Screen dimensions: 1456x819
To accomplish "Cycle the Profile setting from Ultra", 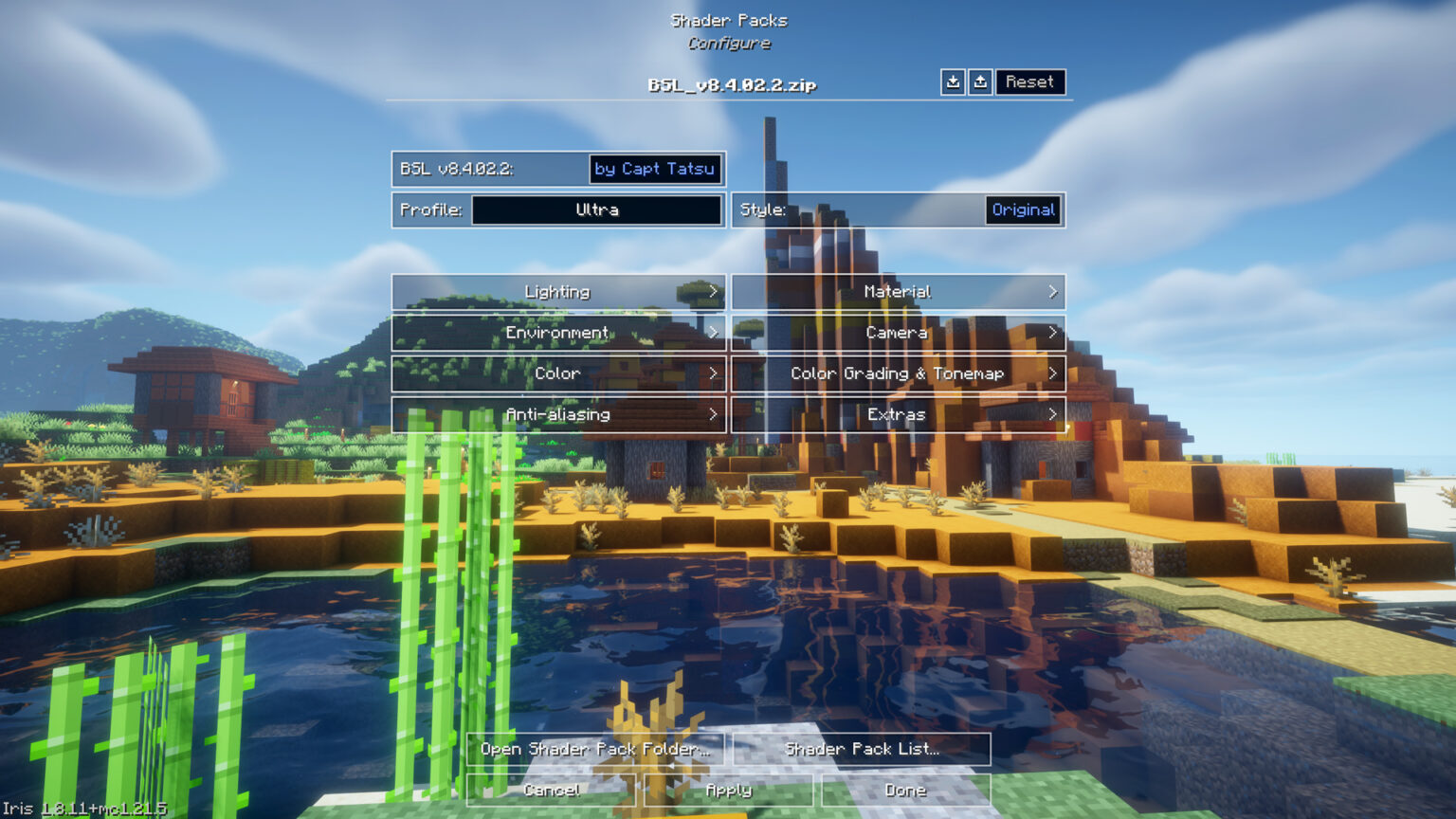I will pos(595,209).
